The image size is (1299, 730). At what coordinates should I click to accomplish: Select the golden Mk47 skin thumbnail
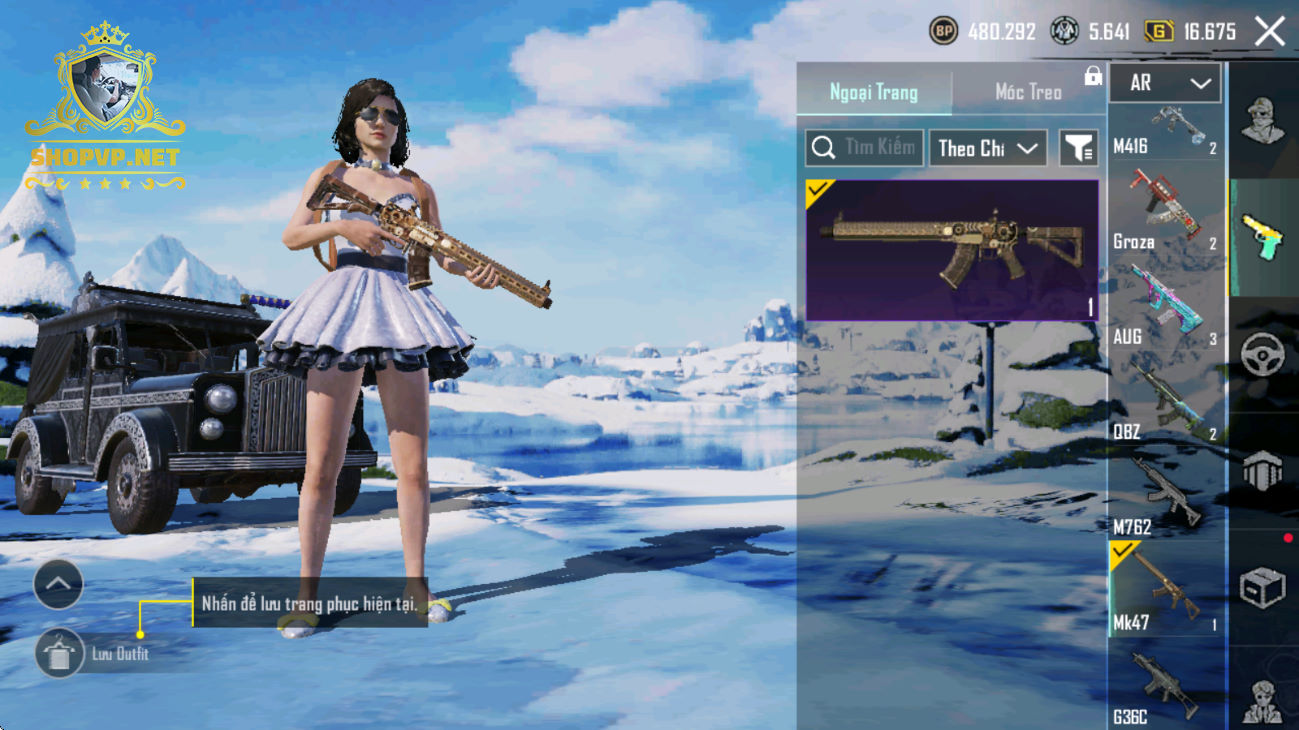coord(952,250)
